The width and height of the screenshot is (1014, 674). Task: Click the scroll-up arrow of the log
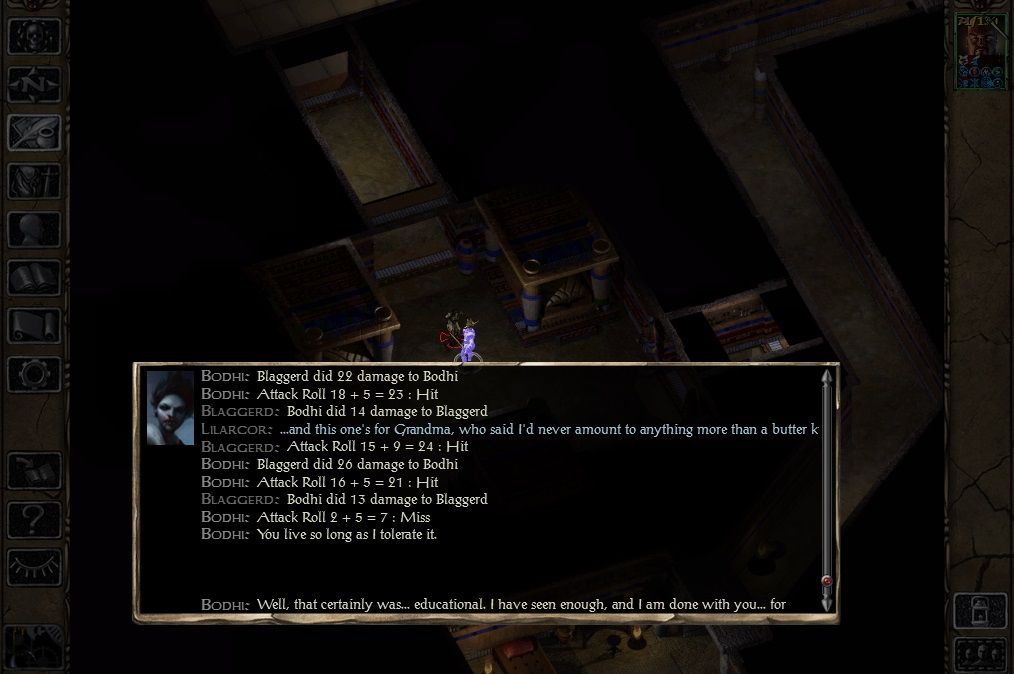click(826, 378)
